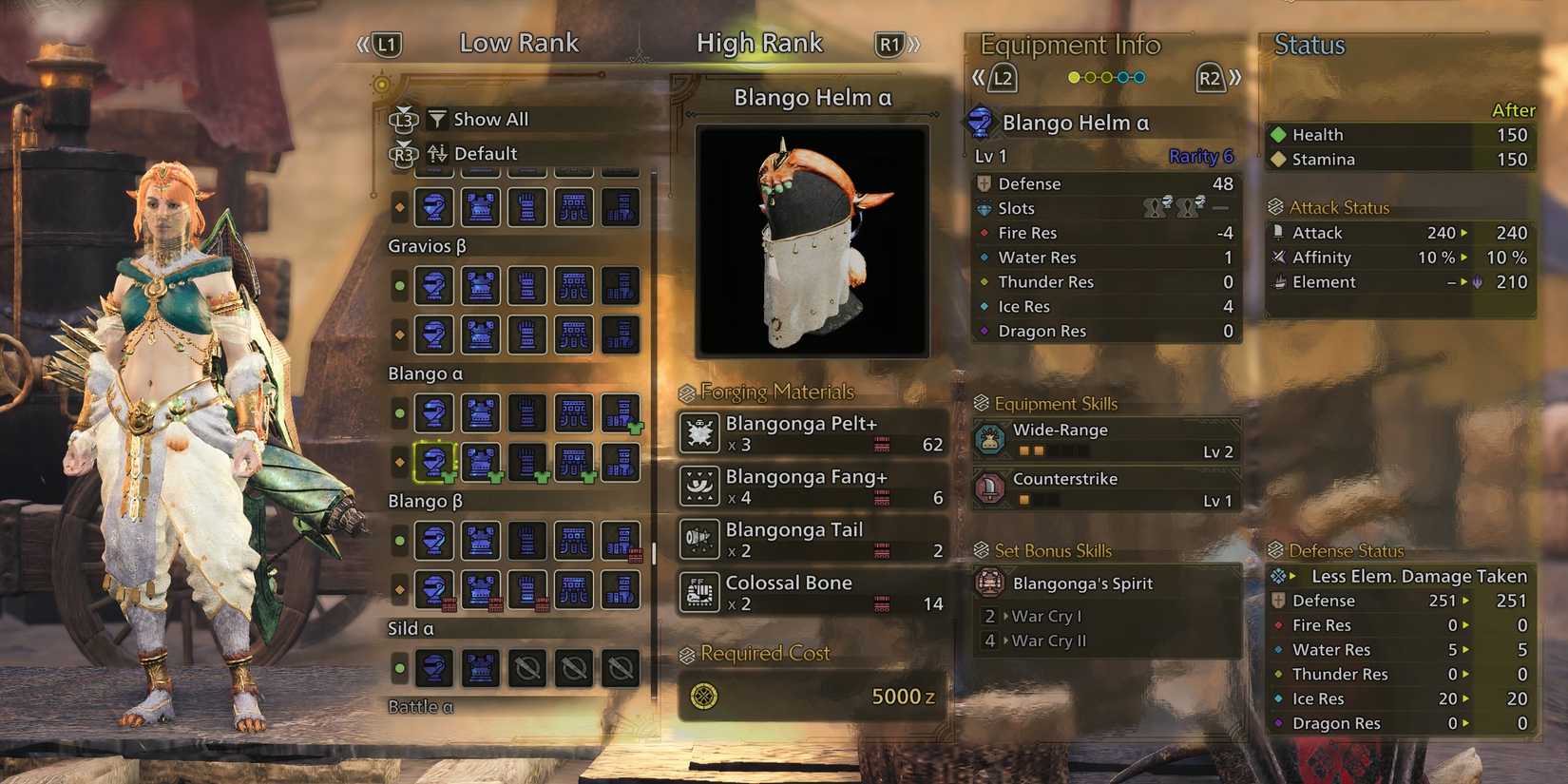
Task: Click the Blango Helm α preview image
Action: [x=811, y=239]
